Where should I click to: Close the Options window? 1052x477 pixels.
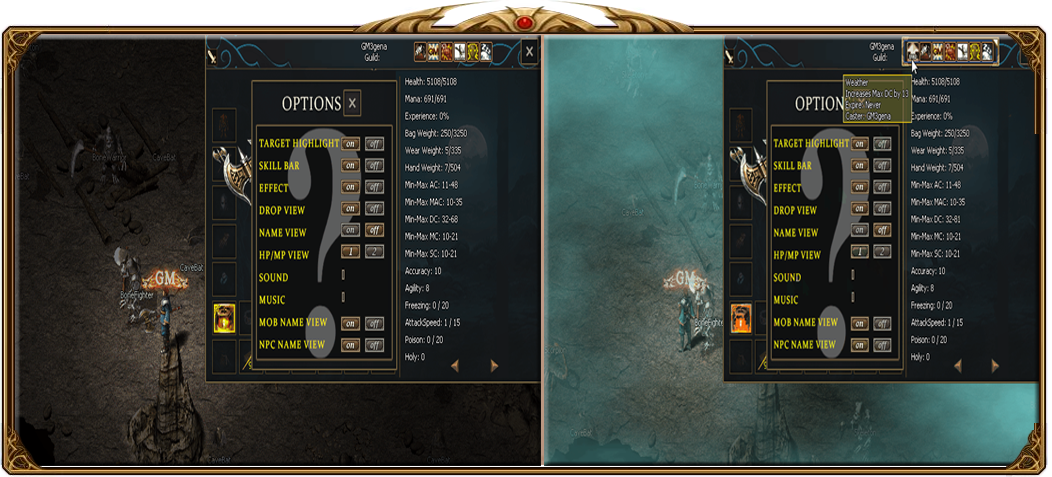pos(352,102)
